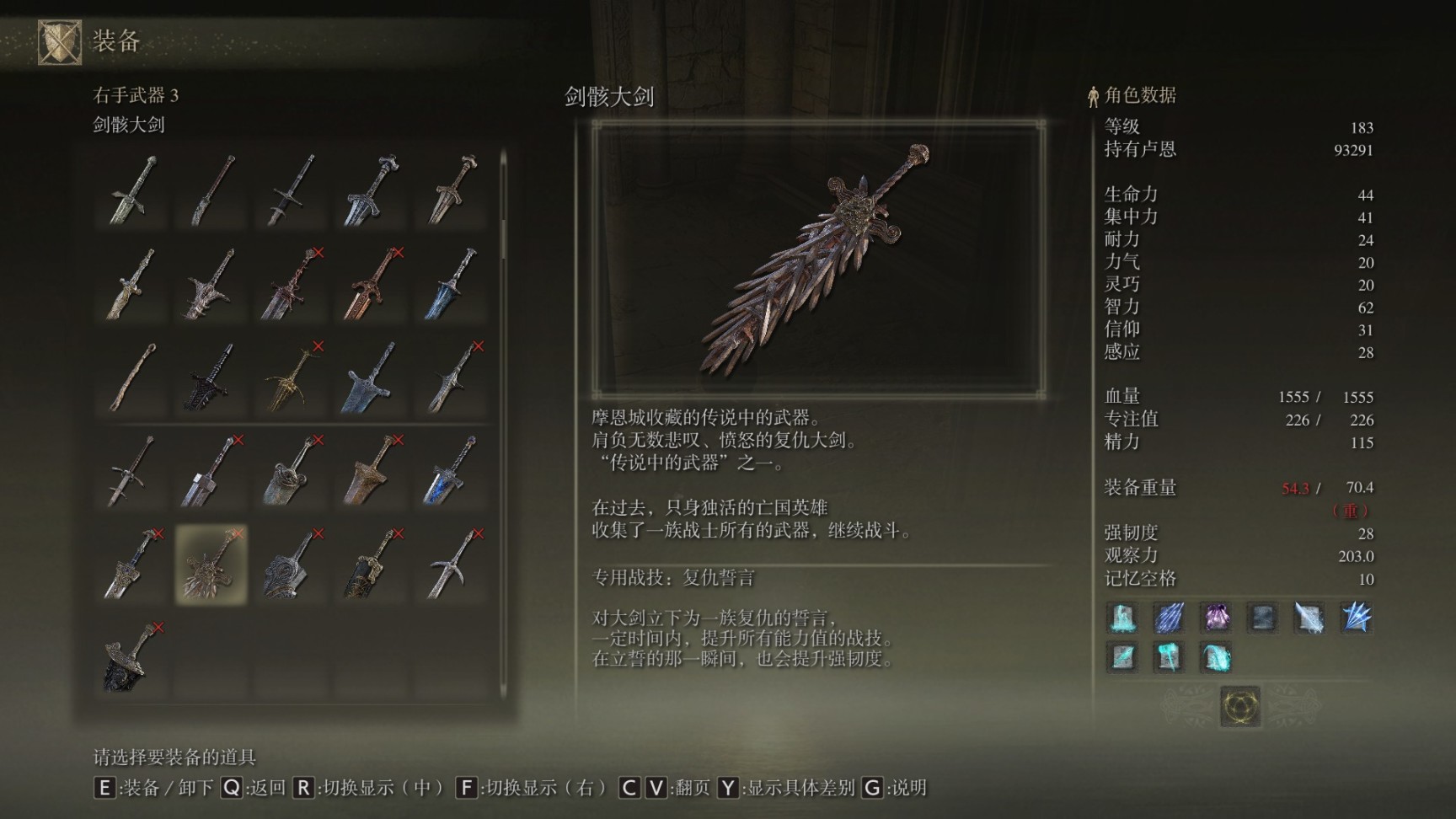This screenshot has width=1456, height=819.
Task: Select the sword with curved horn crossguard
Action: coord(451,564)
